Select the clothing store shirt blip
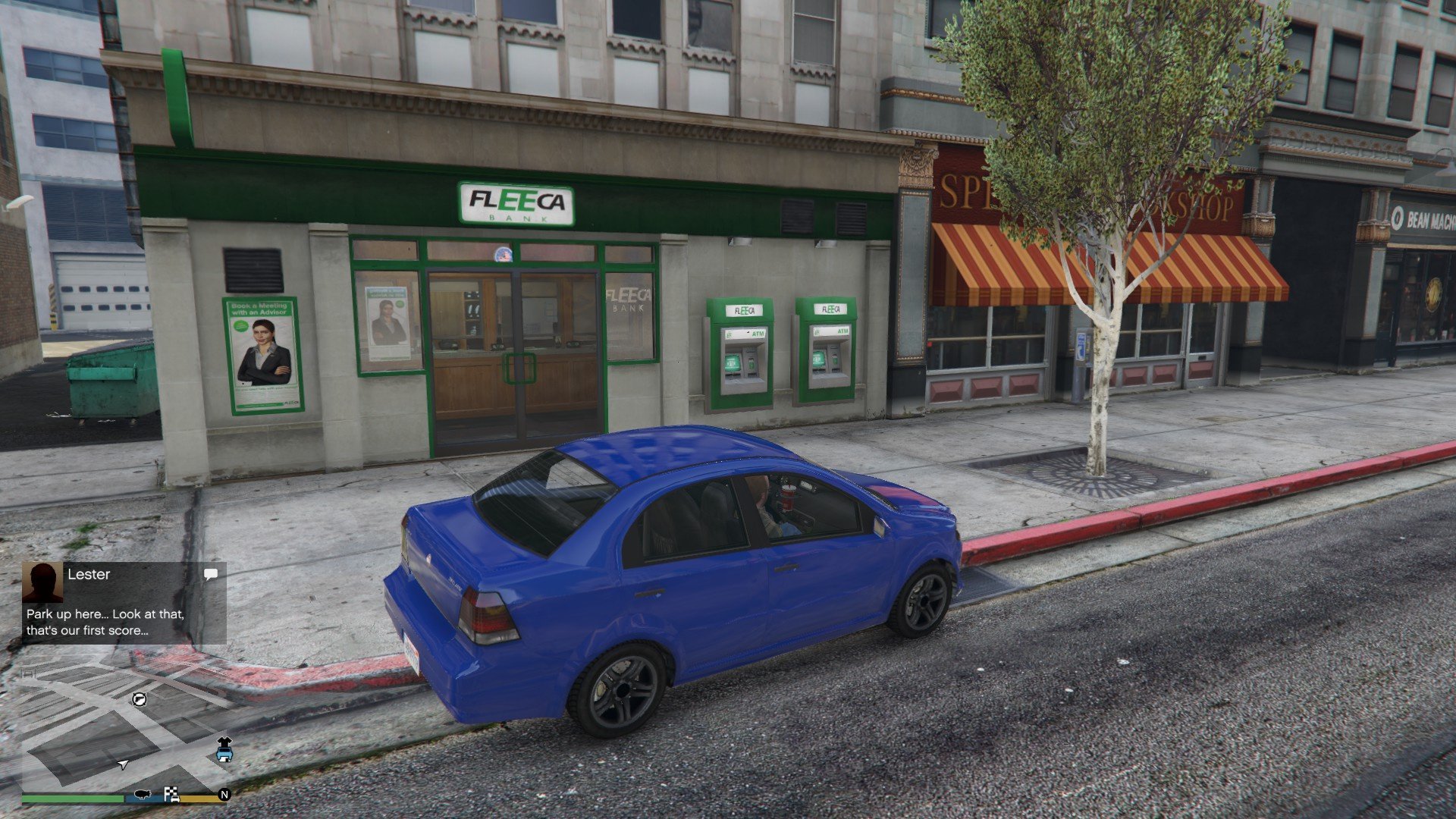 (x=224, y=742)
